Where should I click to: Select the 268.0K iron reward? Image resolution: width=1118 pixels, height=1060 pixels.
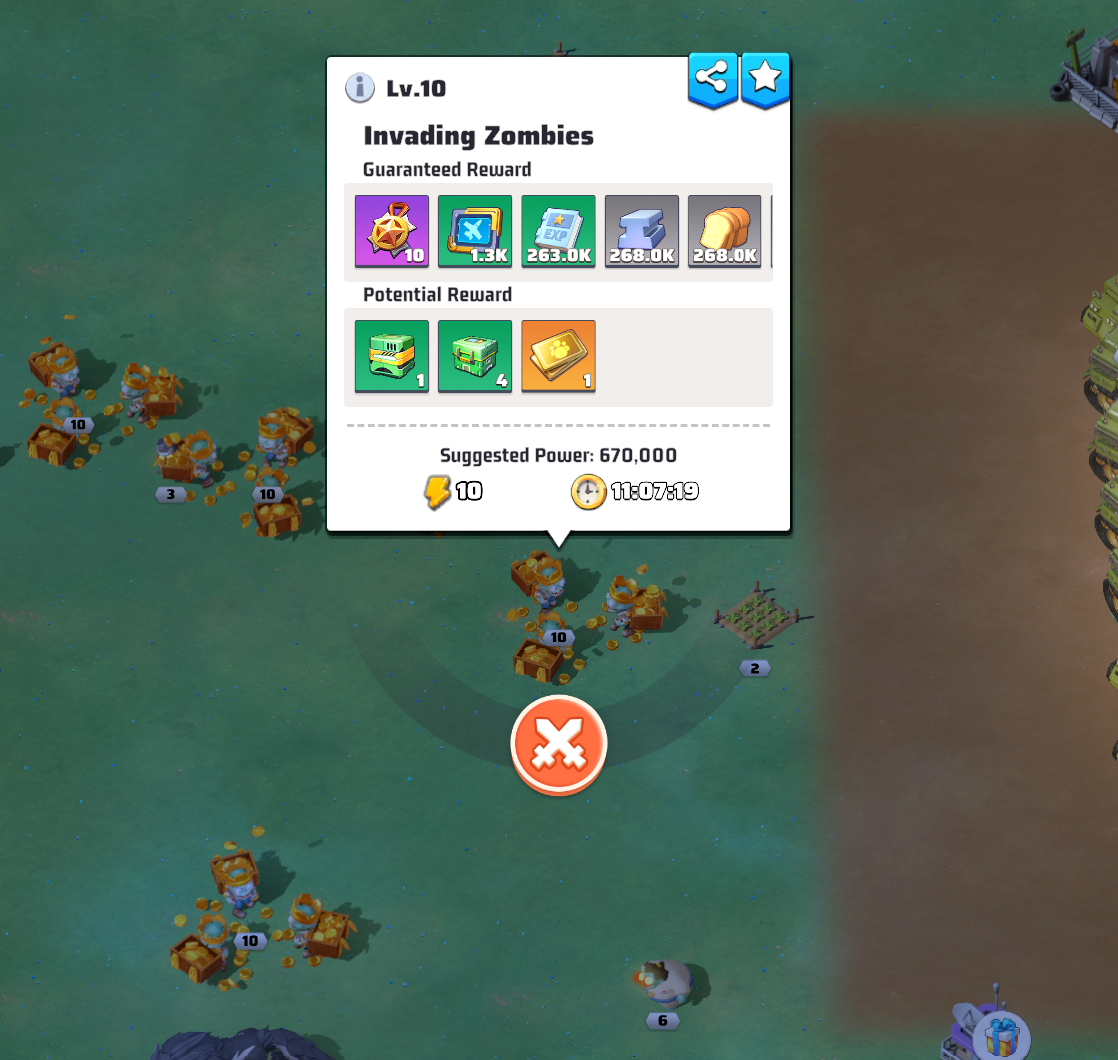[x=641, y=232]
